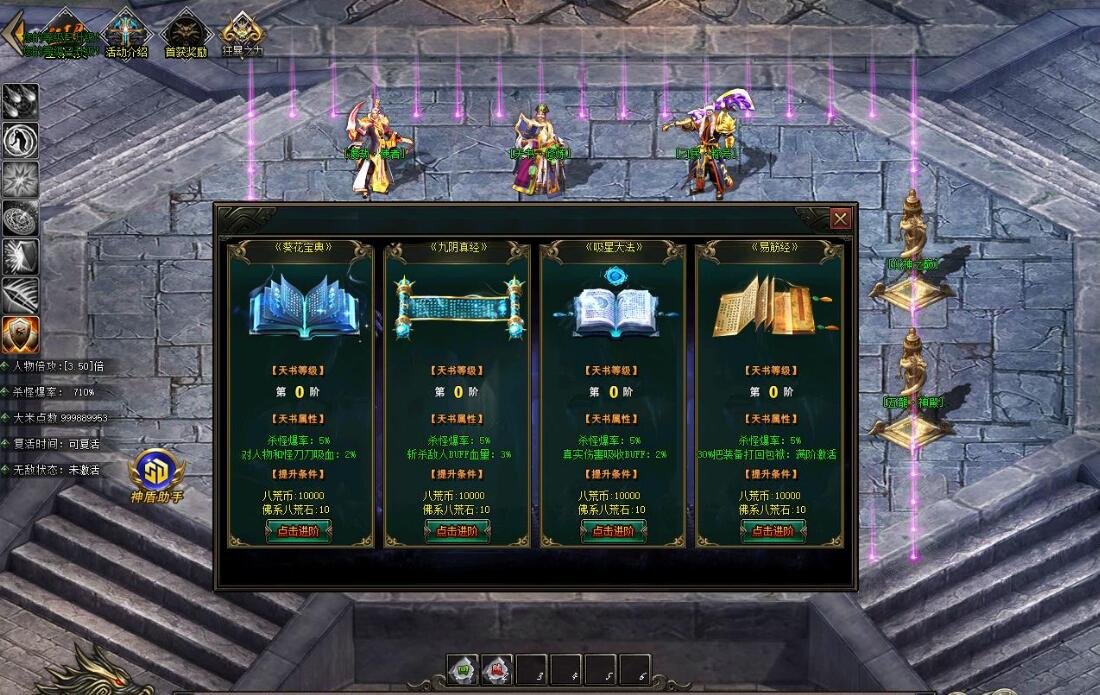Activate the meteor shower skill icon
The width and height of the screenshot is (1100, 695).
[x=20, y=102]
